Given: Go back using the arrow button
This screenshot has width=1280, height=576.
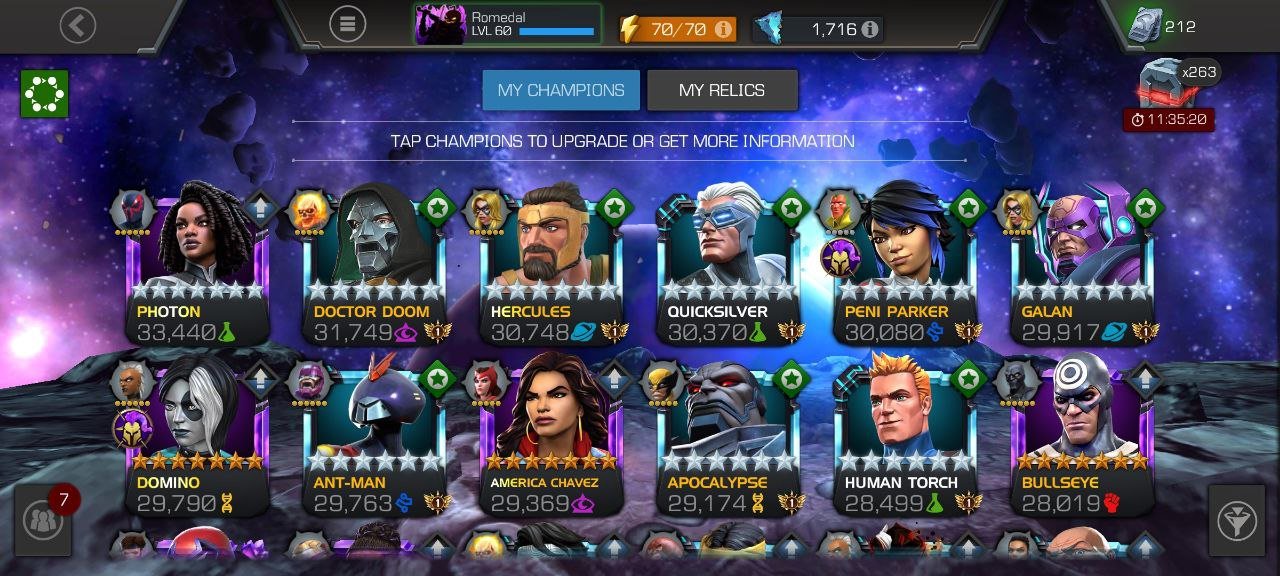Looking at the screenshot, I should tap(78, 25).
